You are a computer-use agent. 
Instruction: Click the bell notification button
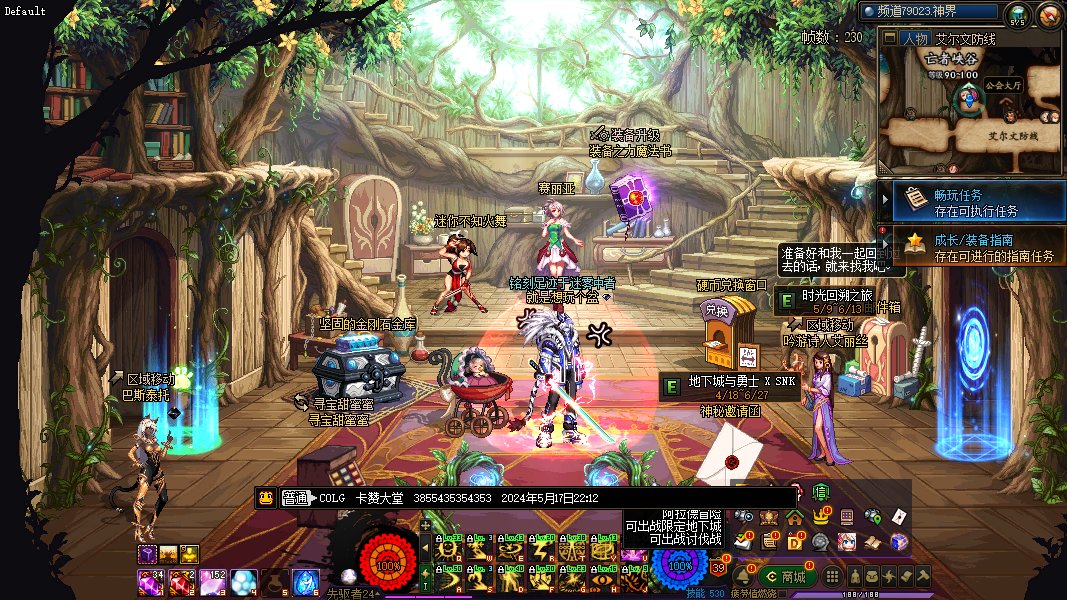[x=742, y=576]
